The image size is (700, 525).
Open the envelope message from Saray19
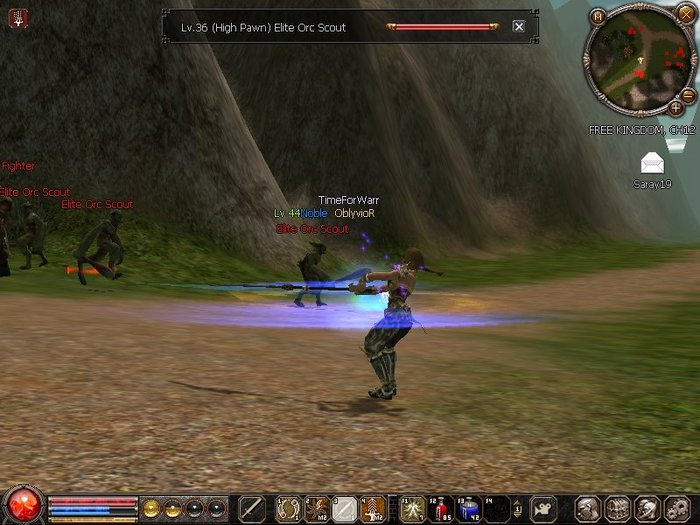652,163
